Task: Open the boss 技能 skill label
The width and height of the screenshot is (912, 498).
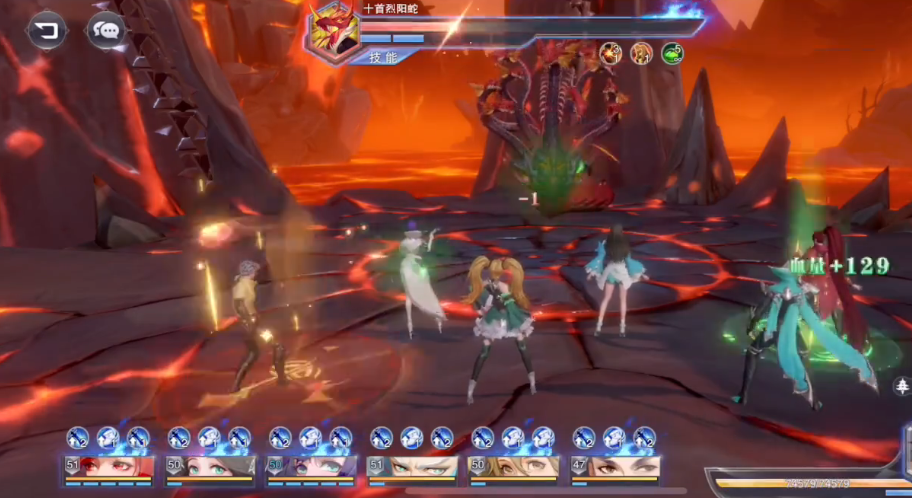Action: click(383, 57)
